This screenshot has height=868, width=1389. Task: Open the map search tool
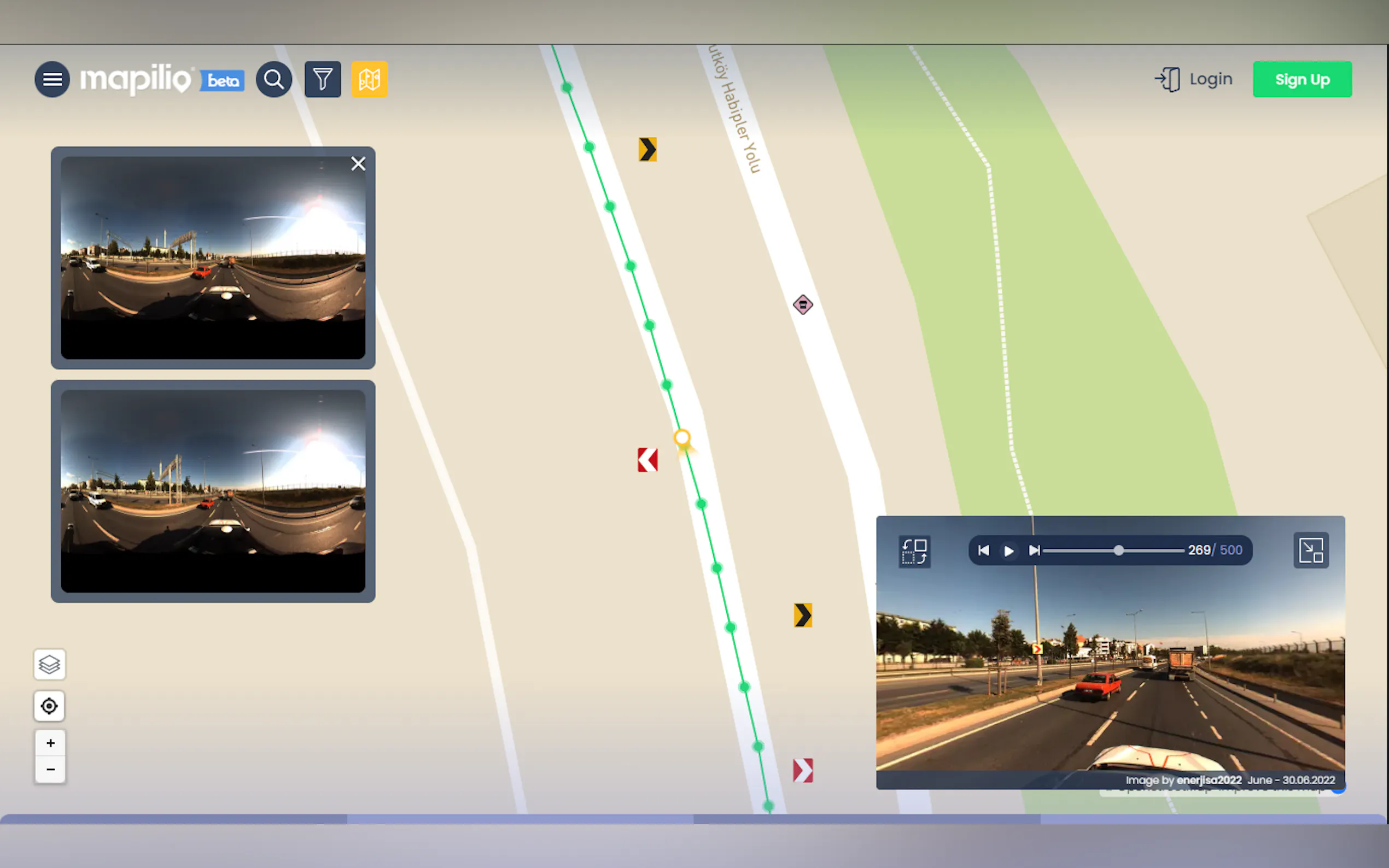click(274, 79)
